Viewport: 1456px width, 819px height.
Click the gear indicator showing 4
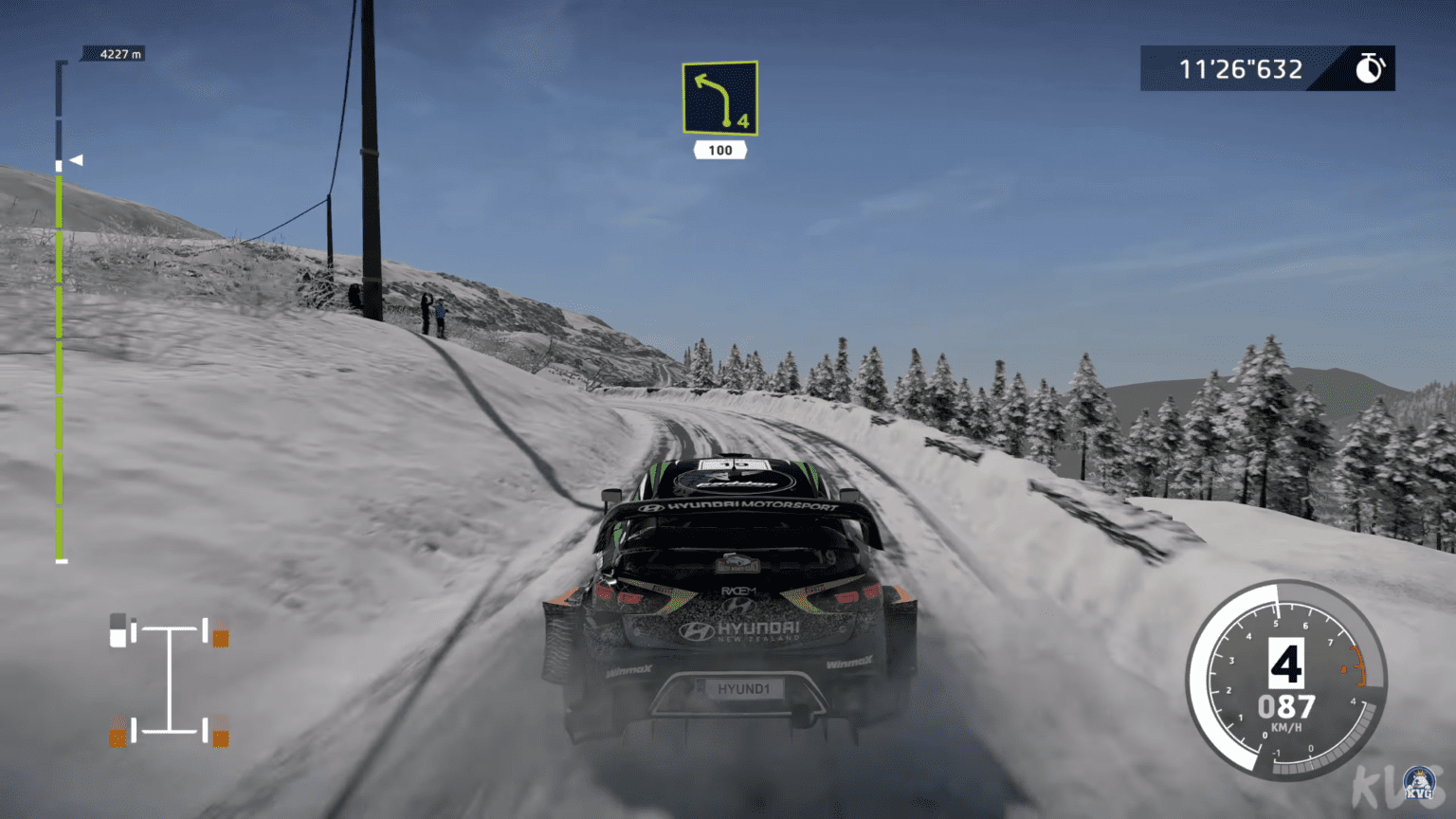pyautogui.click(x=1284, y=664)
